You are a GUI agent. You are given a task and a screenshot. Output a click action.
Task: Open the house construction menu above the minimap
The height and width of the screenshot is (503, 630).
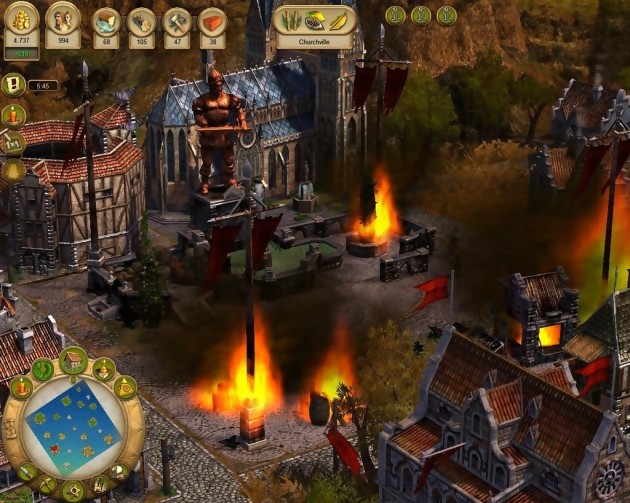pyautogui.click(x=73, y=359)
